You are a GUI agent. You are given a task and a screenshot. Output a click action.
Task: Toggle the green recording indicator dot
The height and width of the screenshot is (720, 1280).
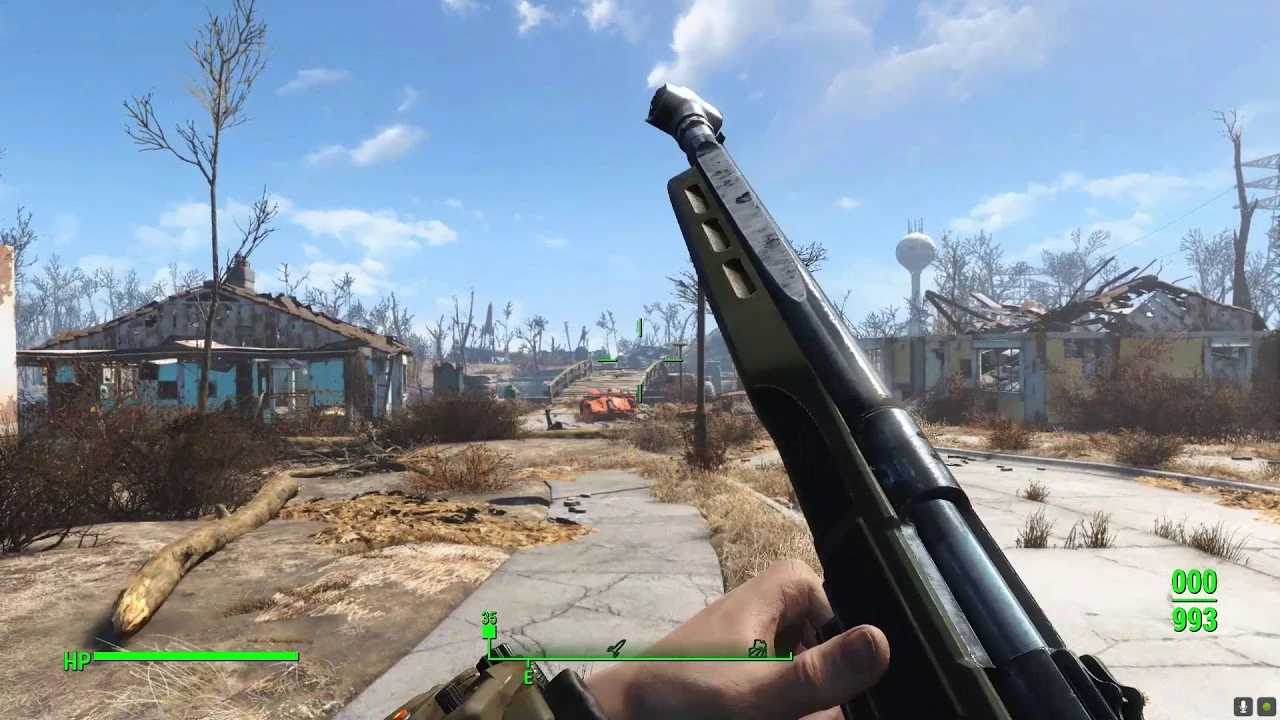pos(1266,706)
